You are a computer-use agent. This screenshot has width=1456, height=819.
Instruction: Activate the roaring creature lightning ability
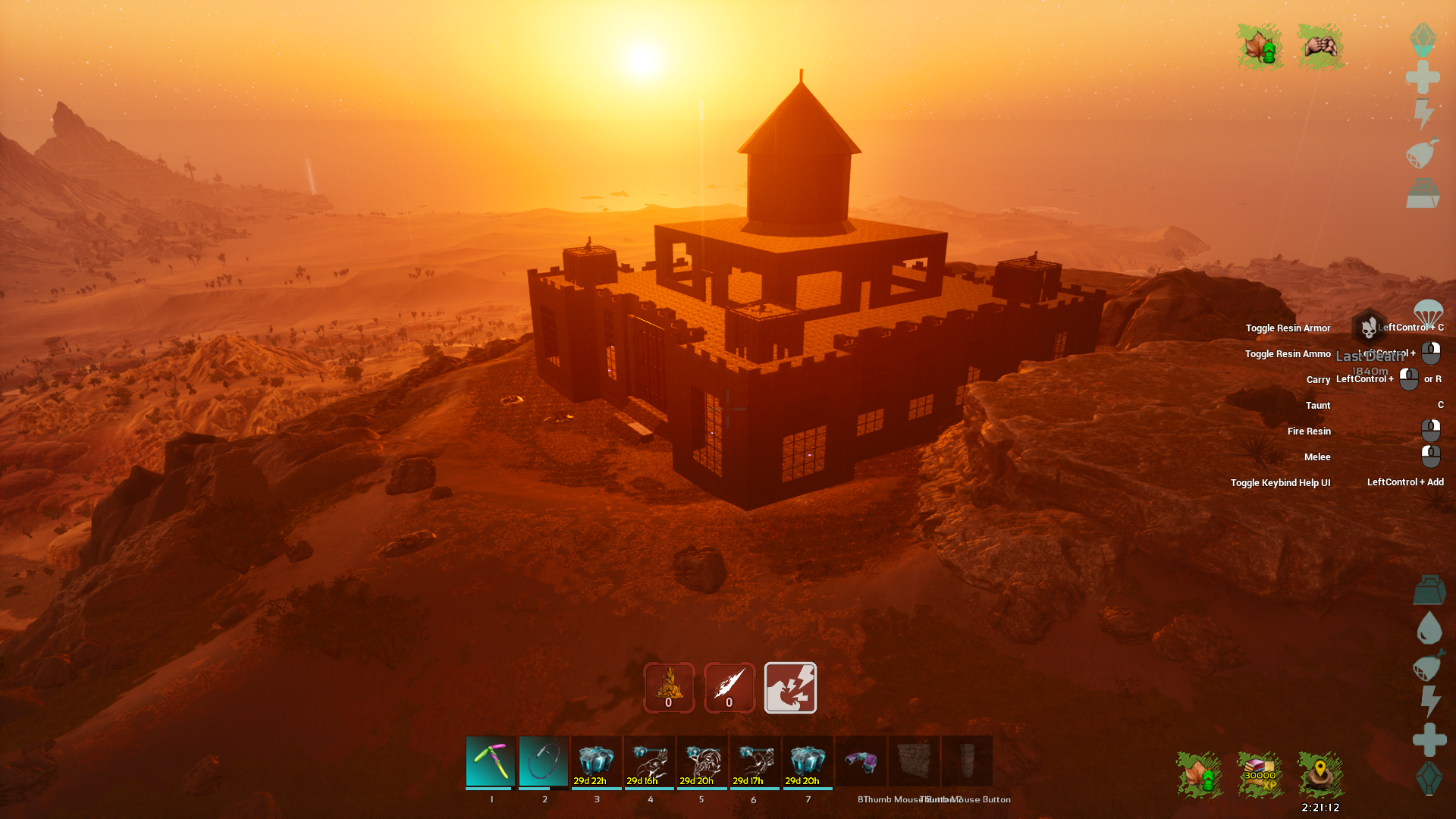(x=790, y=688)
